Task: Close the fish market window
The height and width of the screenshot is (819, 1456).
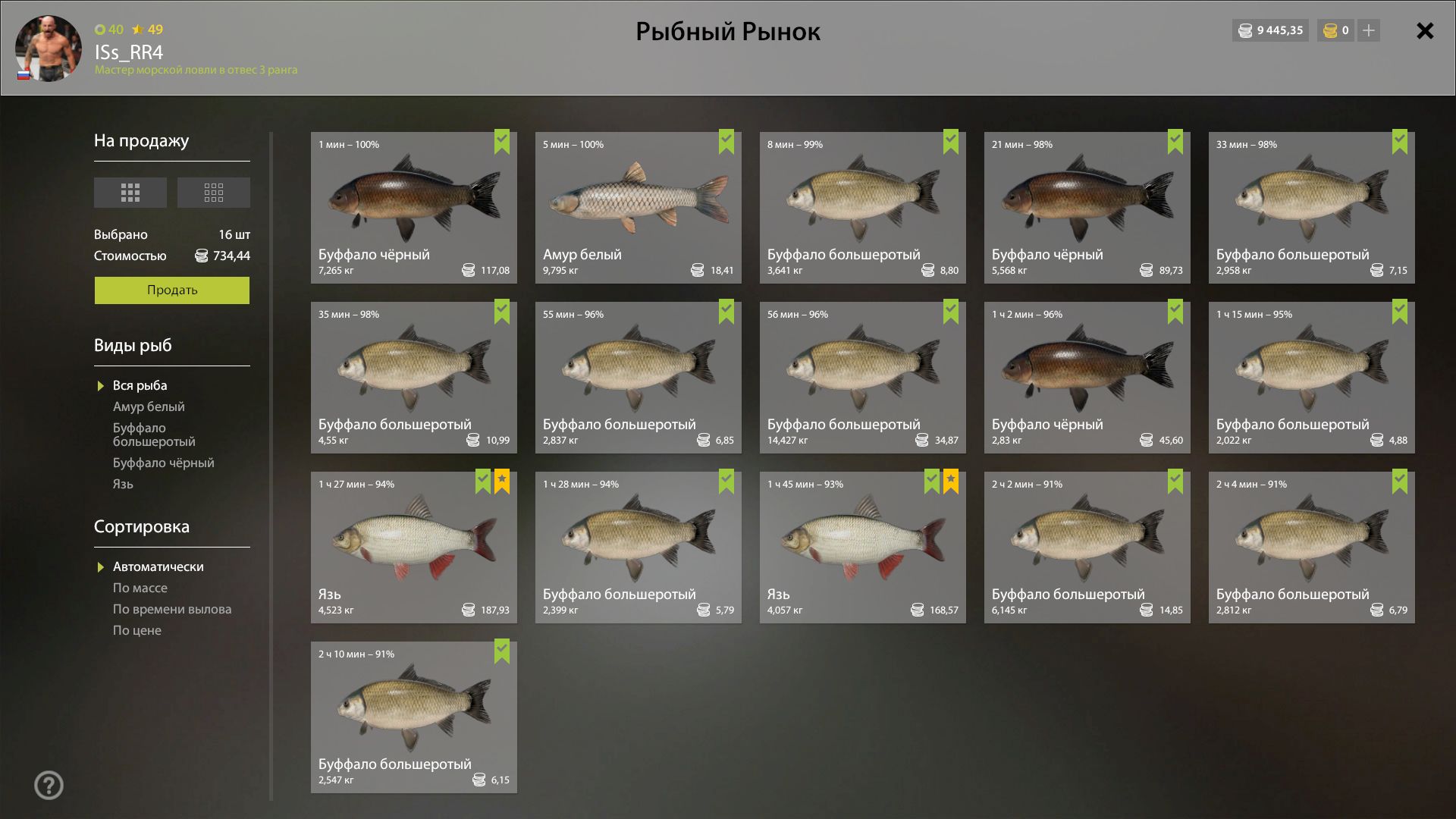Action: click(1425, 31)
